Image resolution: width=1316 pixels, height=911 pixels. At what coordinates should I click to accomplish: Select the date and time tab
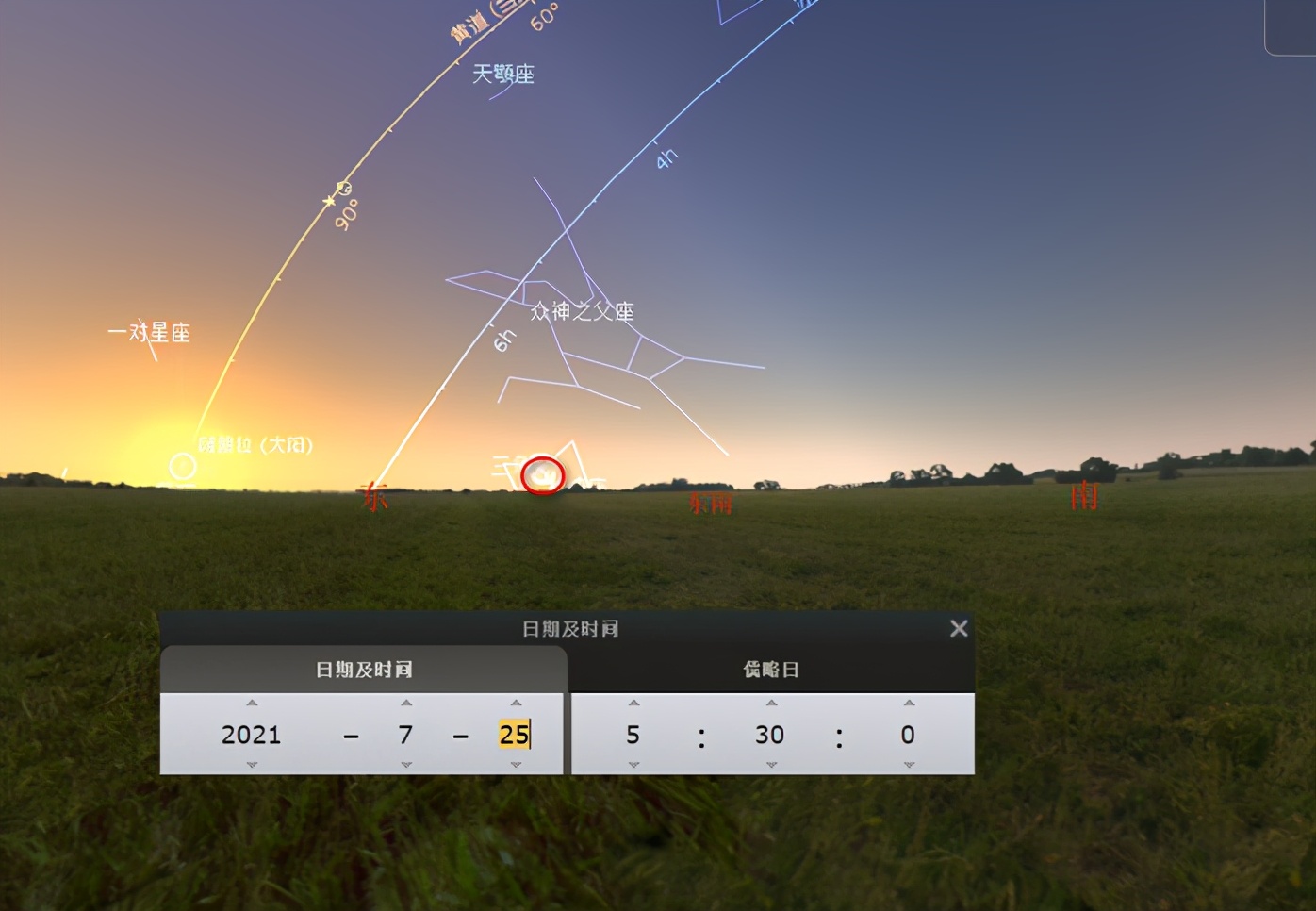tap(364, 670)
